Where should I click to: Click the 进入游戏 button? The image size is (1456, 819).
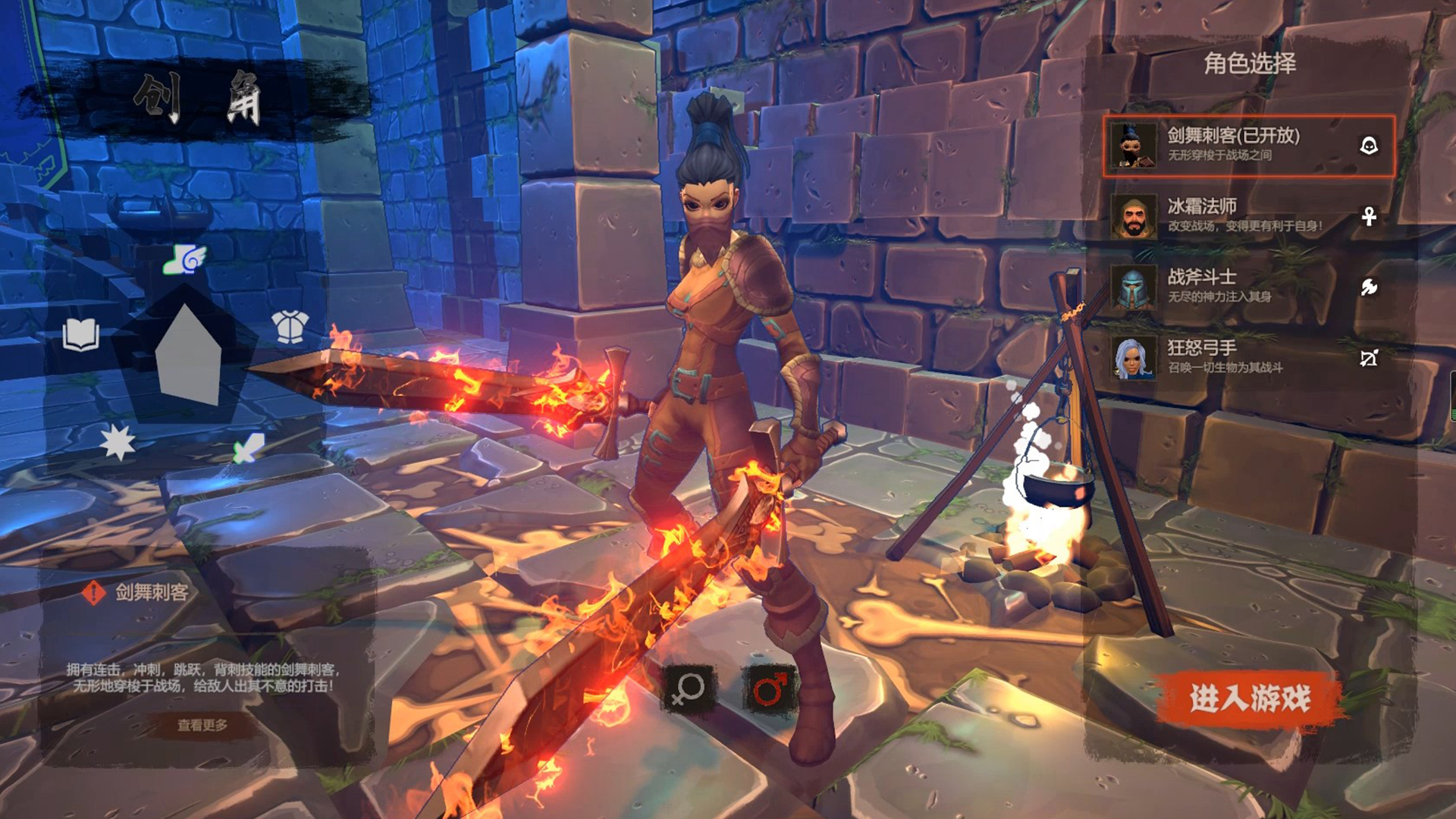(1249, 698)
